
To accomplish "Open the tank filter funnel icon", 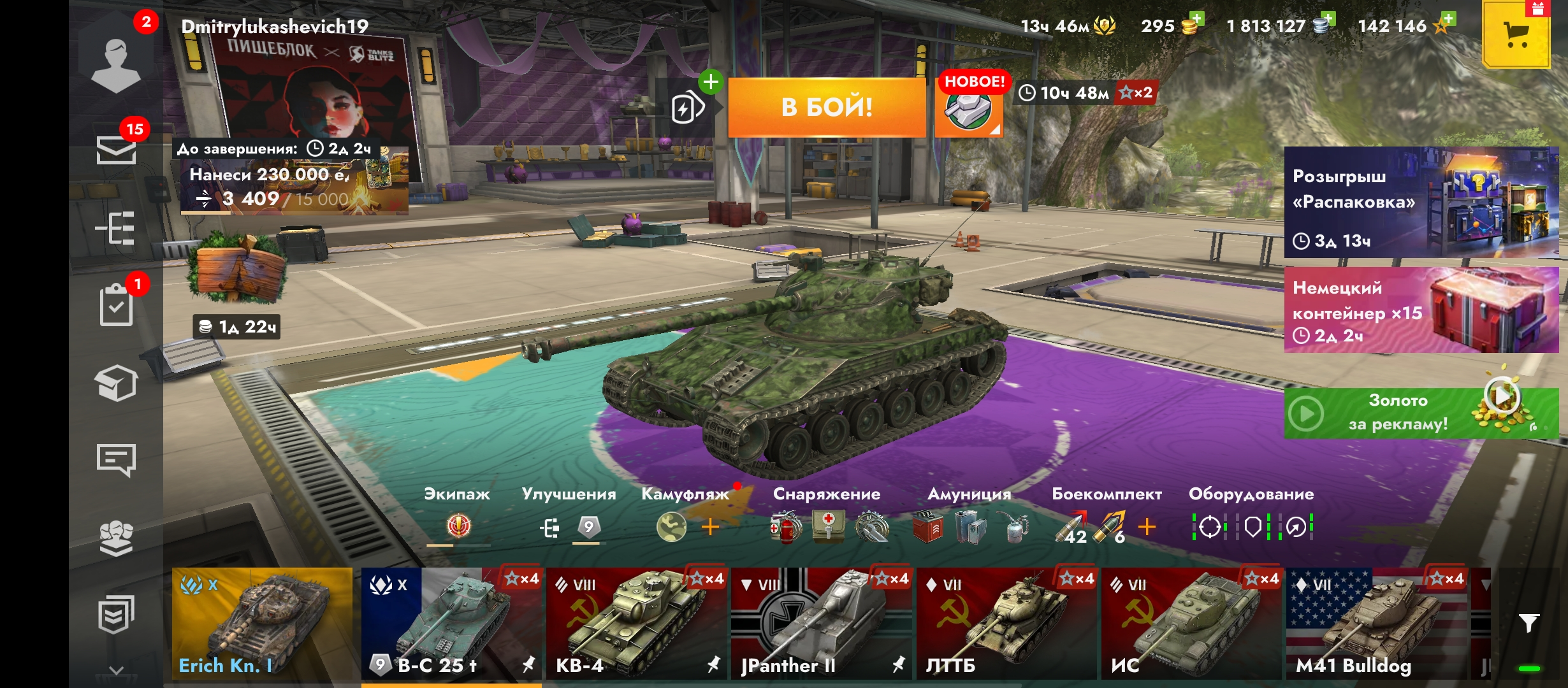I will tap(1528, 623).
